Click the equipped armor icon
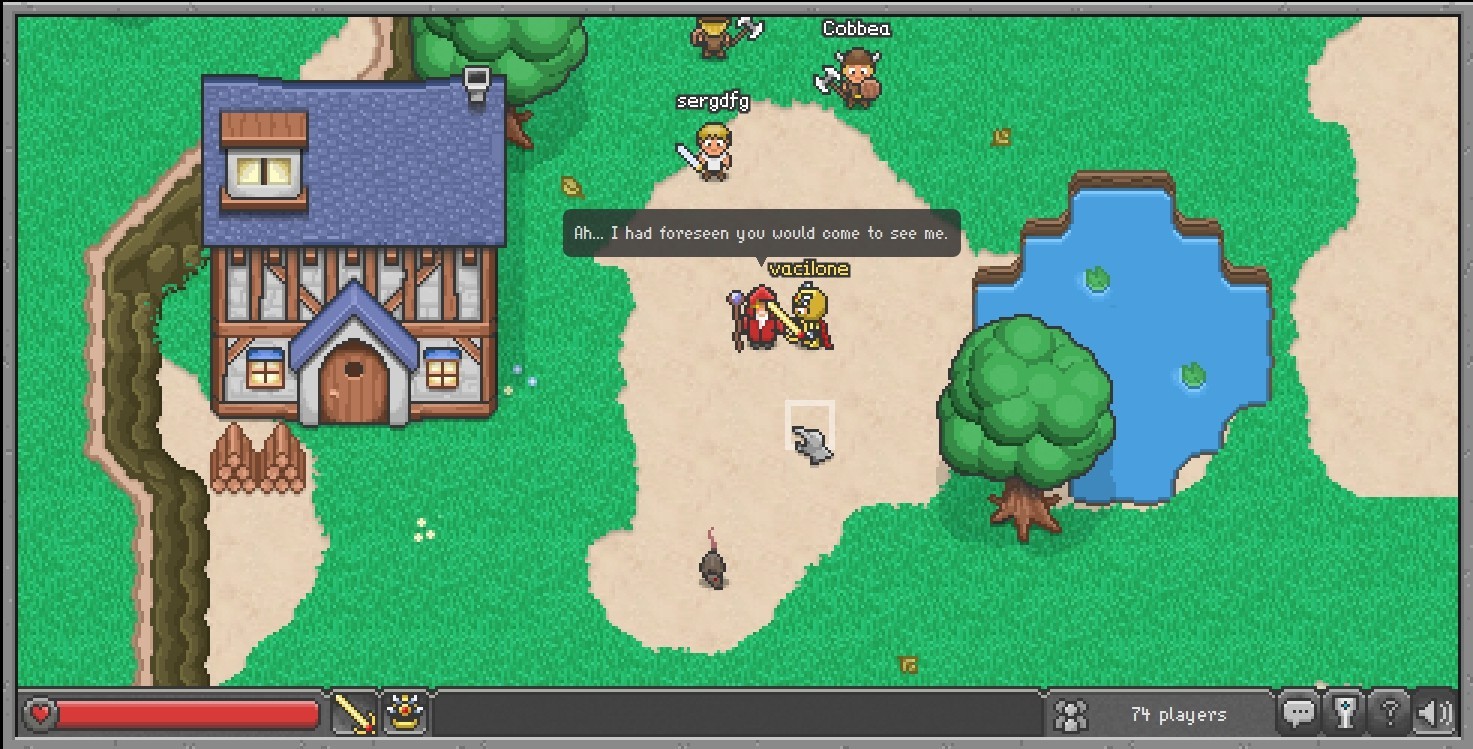The image size is (1473, 749). tap(405, 713)
